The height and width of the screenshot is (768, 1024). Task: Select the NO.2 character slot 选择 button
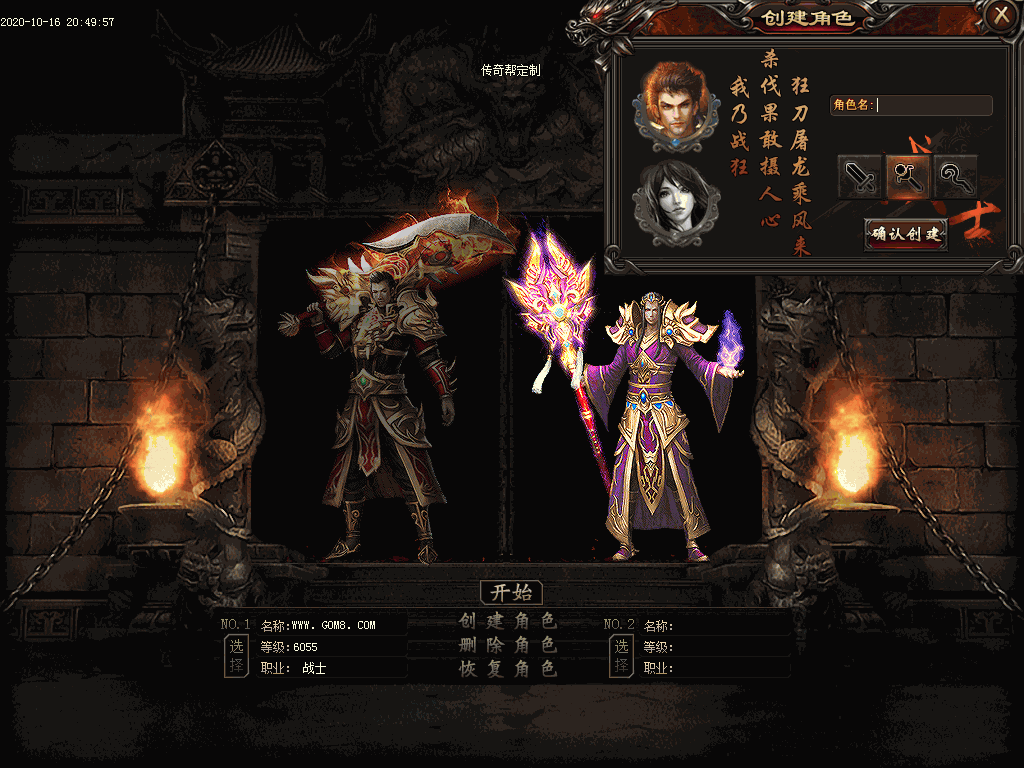tap(621, 656)
